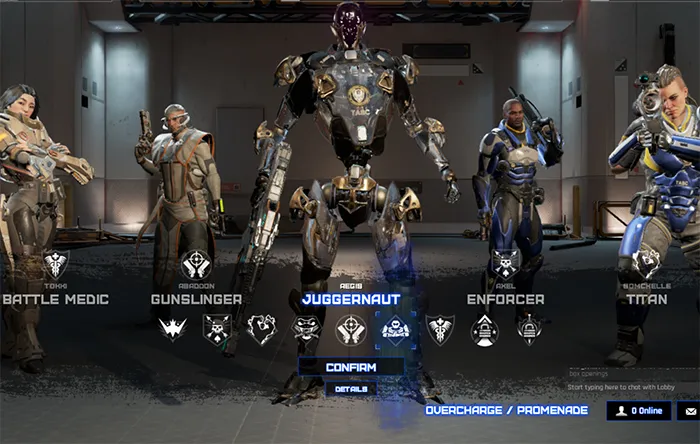Pick the crosshair with pistols class icon
The height and width of the screenshot is (444, 700).
coord(350,328)
